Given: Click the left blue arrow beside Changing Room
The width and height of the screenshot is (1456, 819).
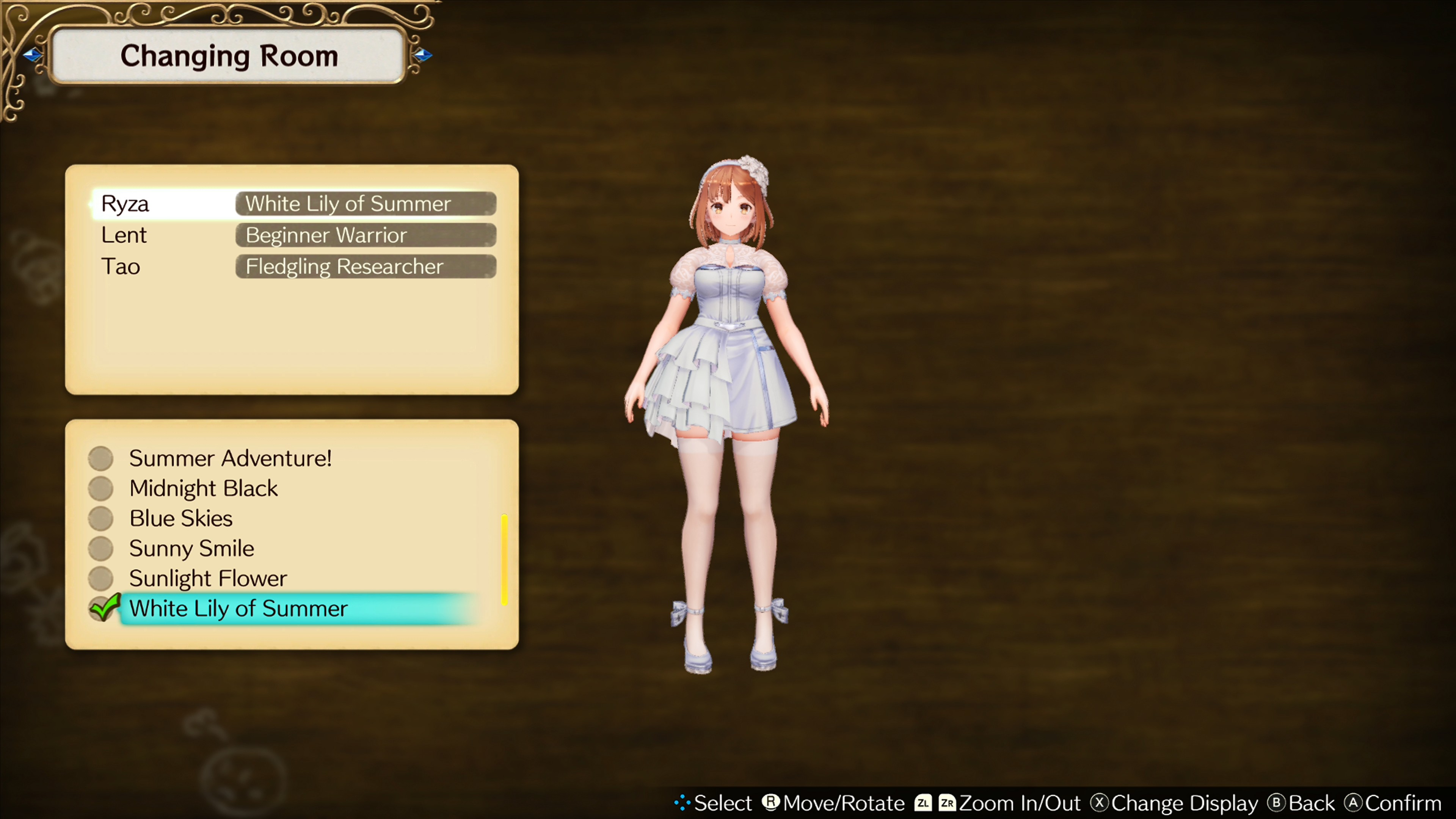Looking at the screenshot, I should click(32, 55).
